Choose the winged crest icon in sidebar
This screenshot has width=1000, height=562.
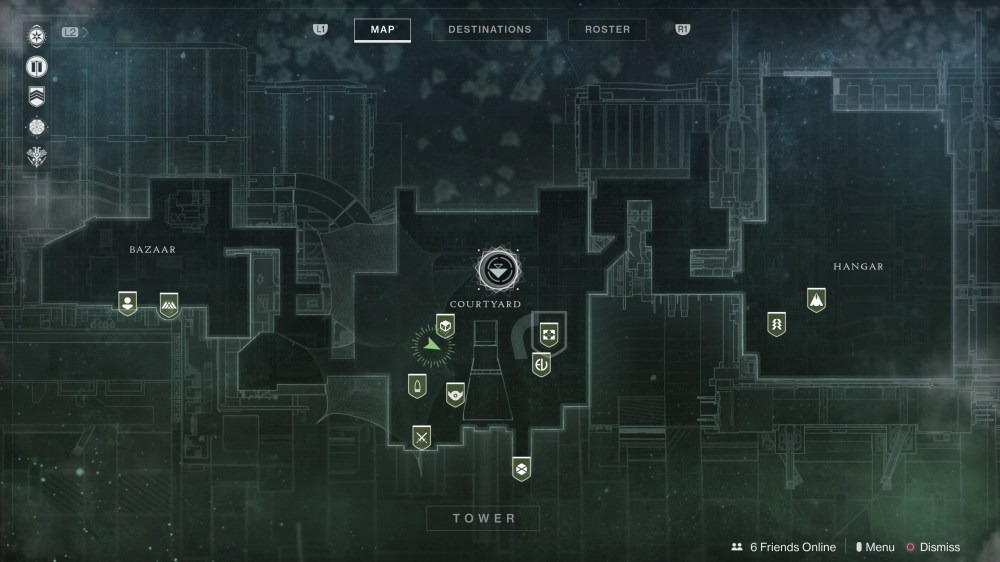click(x=37, y=157)
